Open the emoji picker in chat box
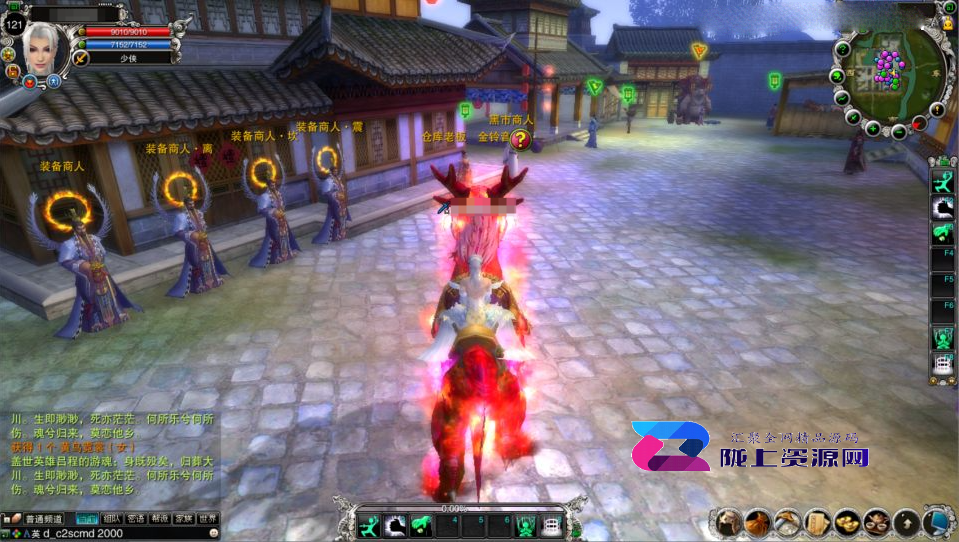The width and height of the screenshot is (959, 542). point(213,533)
